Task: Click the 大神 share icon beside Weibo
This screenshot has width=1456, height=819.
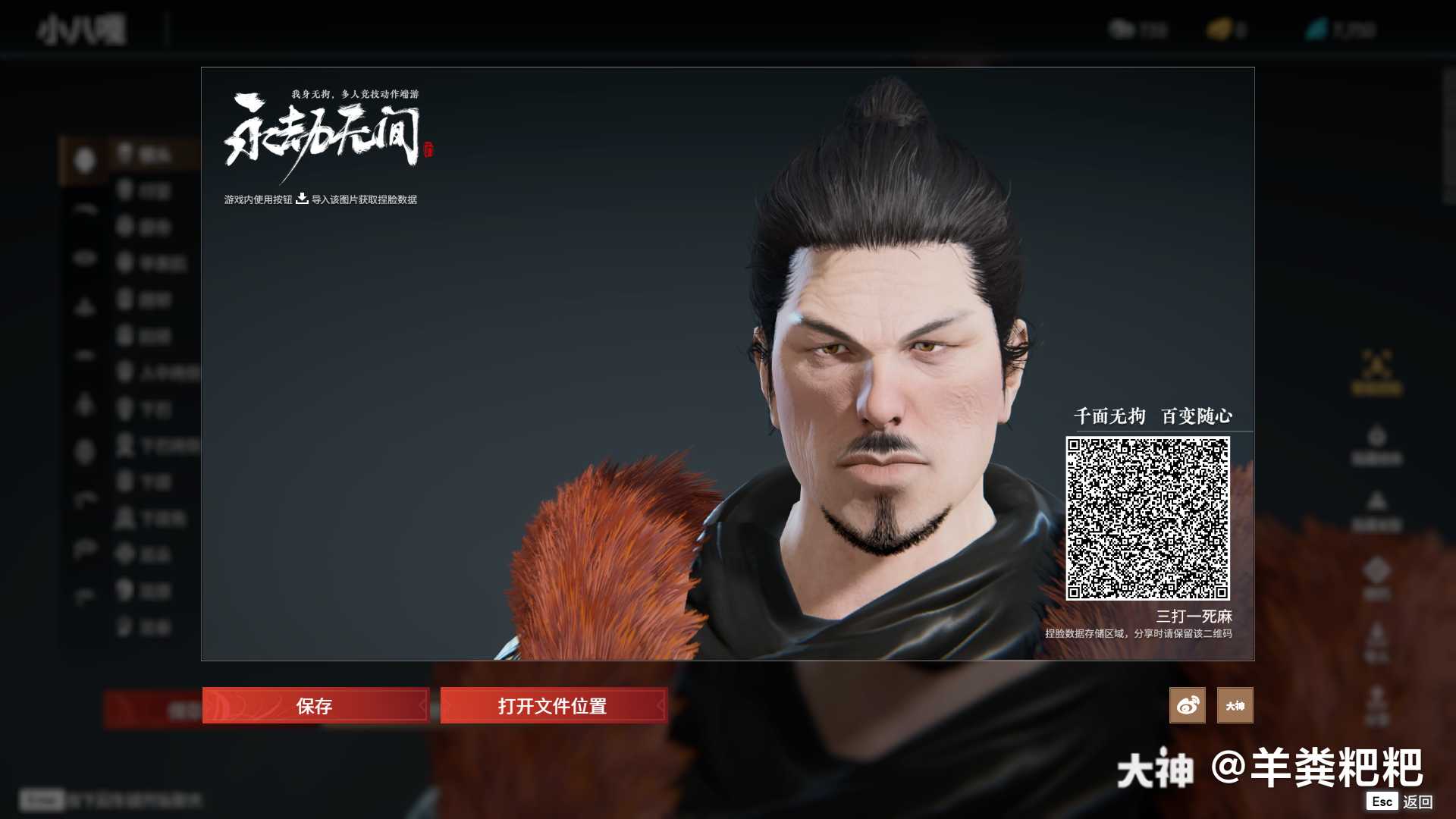Action: coord(1235,706)
